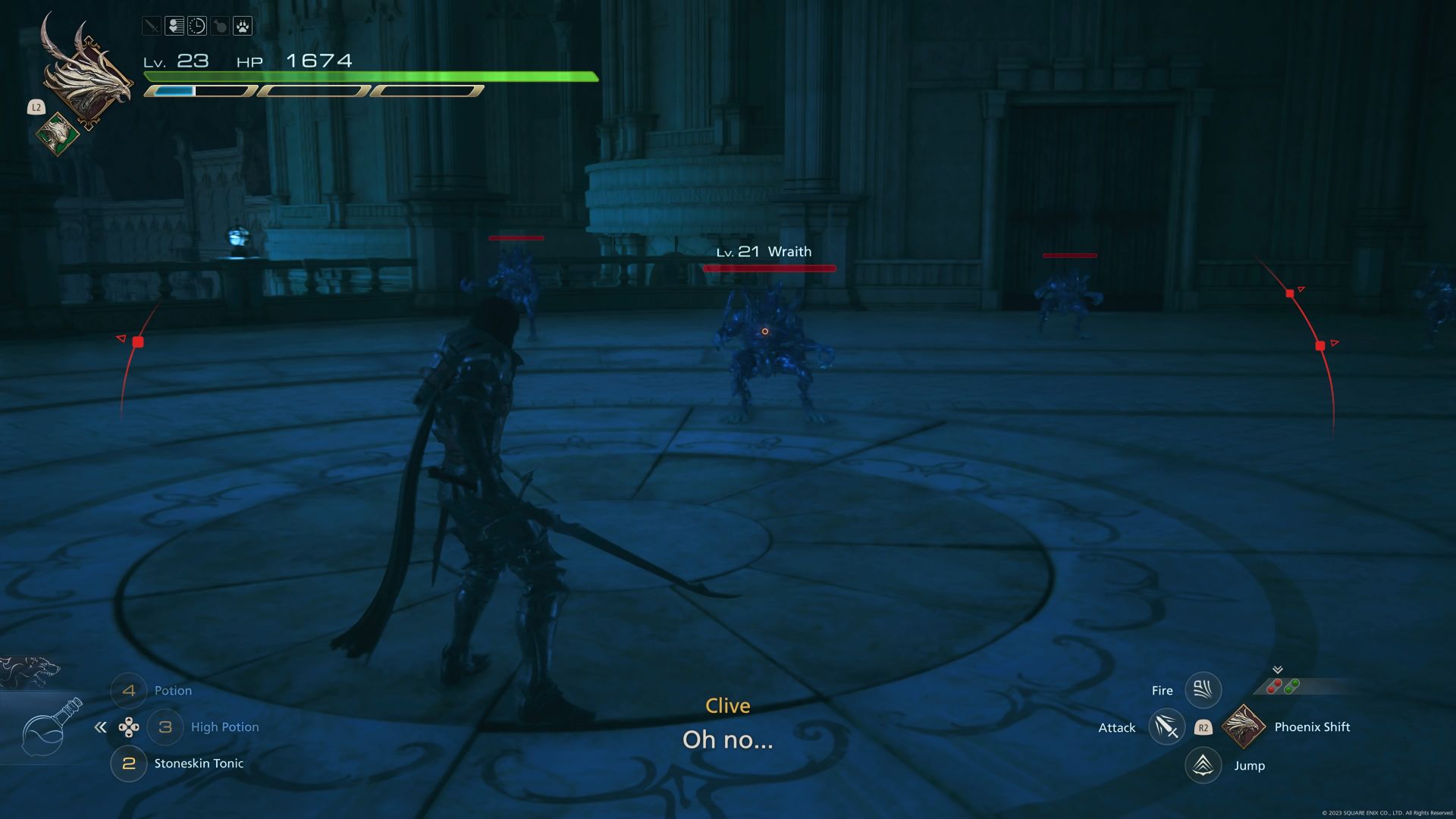
Task: Select the Stoneskin Tonic shortcut slot 2
Action: 129,764
